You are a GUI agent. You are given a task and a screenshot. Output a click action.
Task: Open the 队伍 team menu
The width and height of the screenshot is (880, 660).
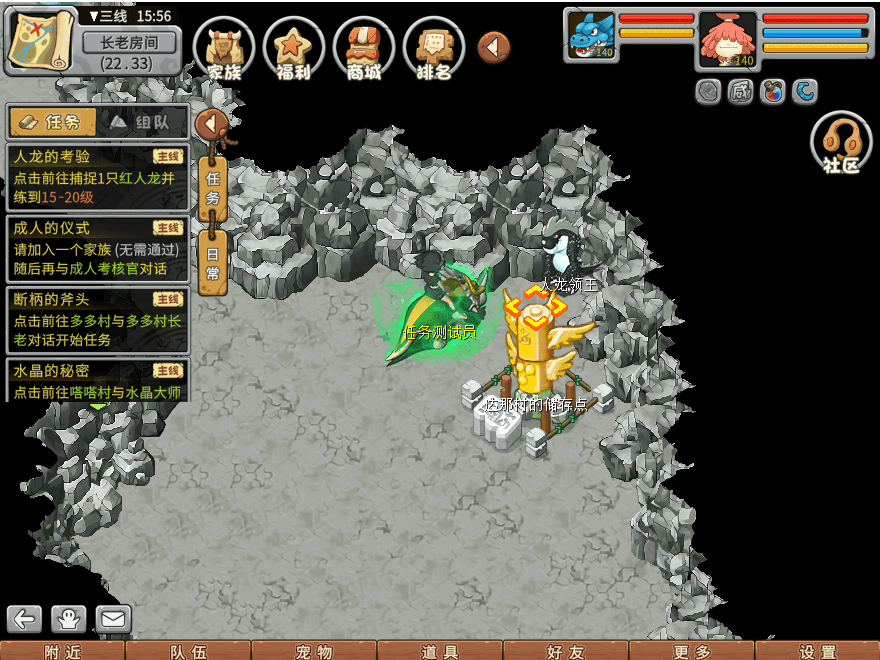[188, 651]
